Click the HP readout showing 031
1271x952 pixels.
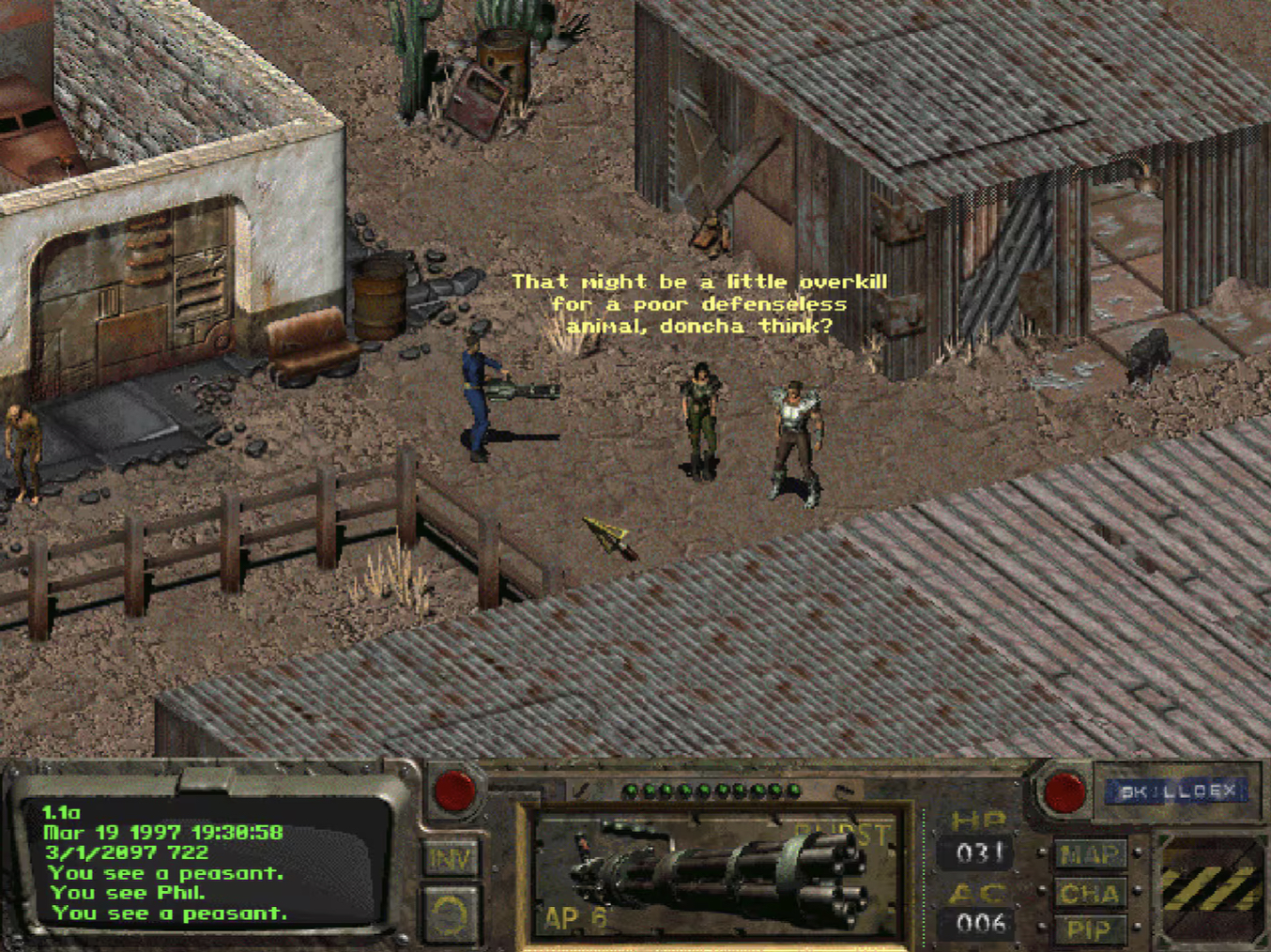[980, 852]
